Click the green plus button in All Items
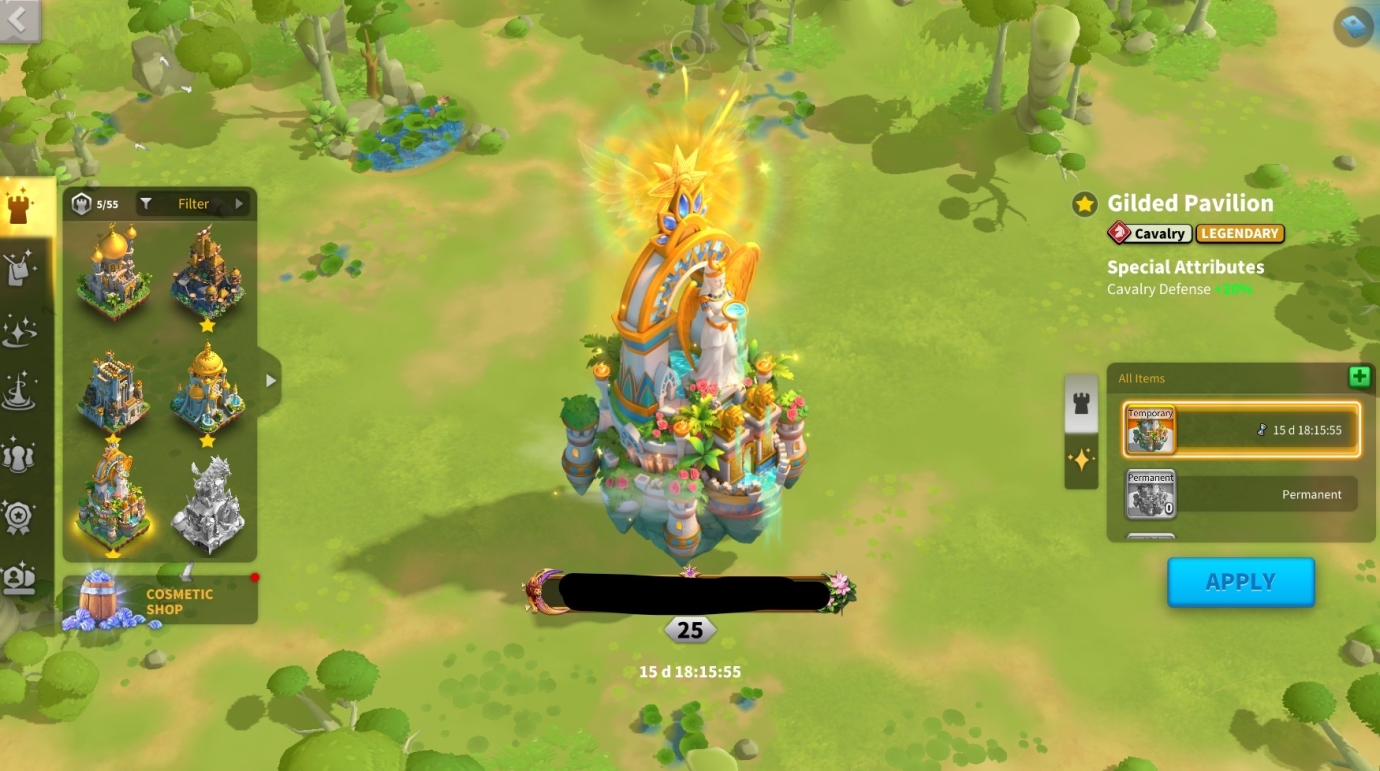 tap(1359, 377)
